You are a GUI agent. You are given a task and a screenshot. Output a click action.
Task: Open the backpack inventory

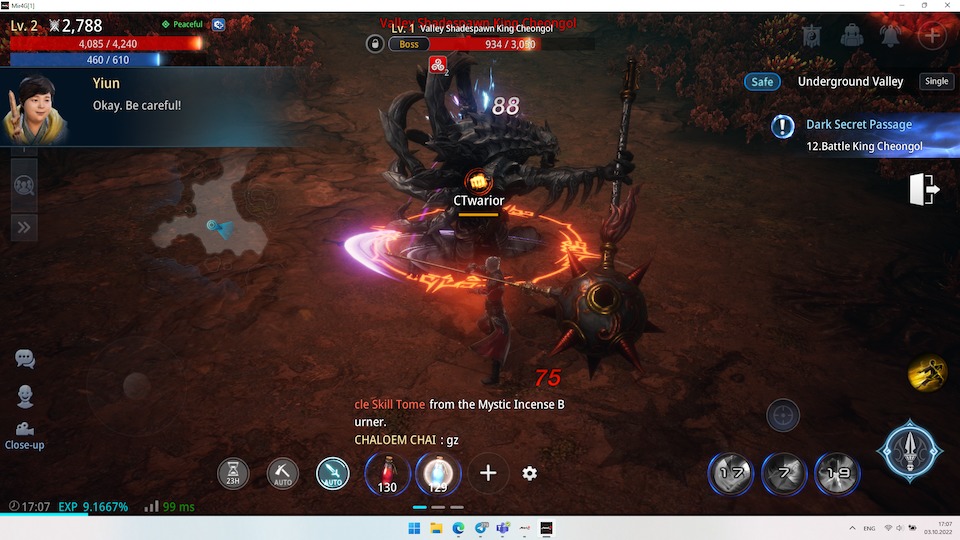851,36
